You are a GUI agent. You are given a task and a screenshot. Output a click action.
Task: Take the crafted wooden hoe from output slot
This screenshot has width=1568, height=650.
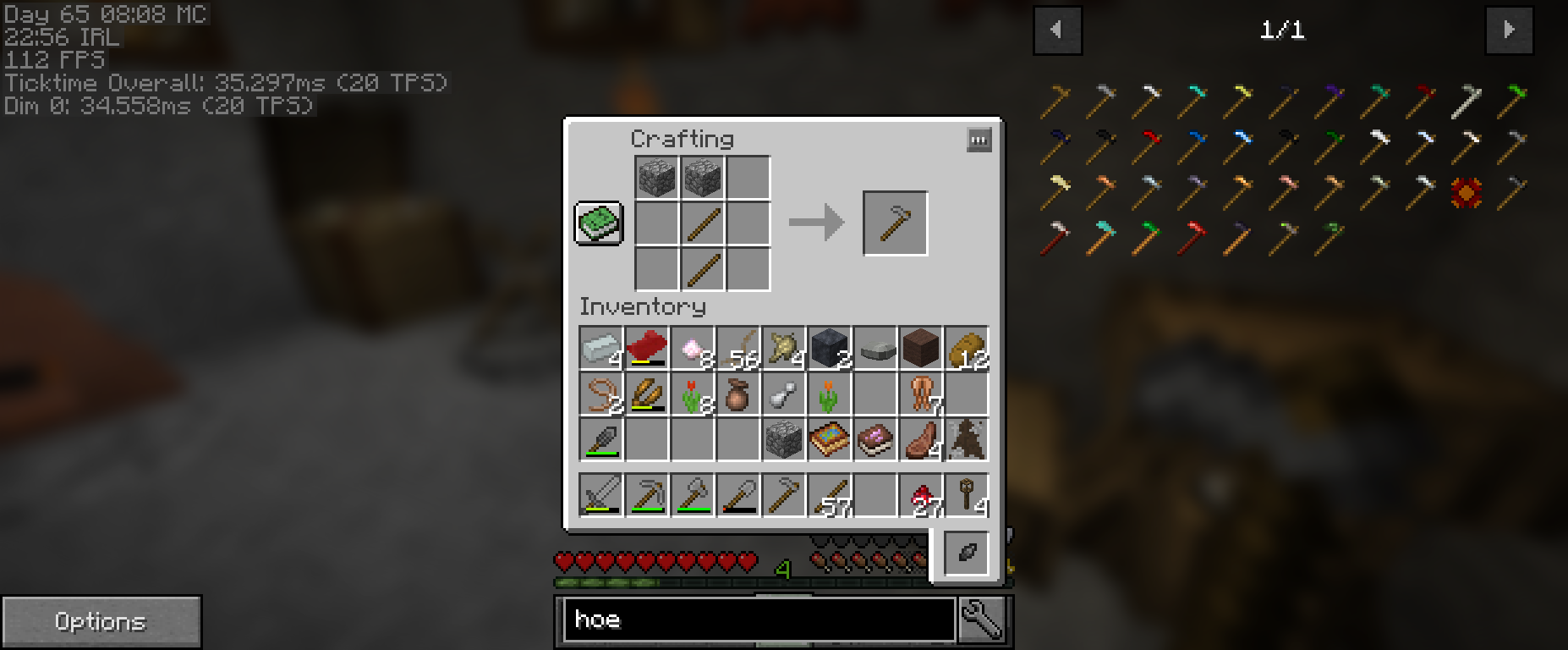point(895,223)
